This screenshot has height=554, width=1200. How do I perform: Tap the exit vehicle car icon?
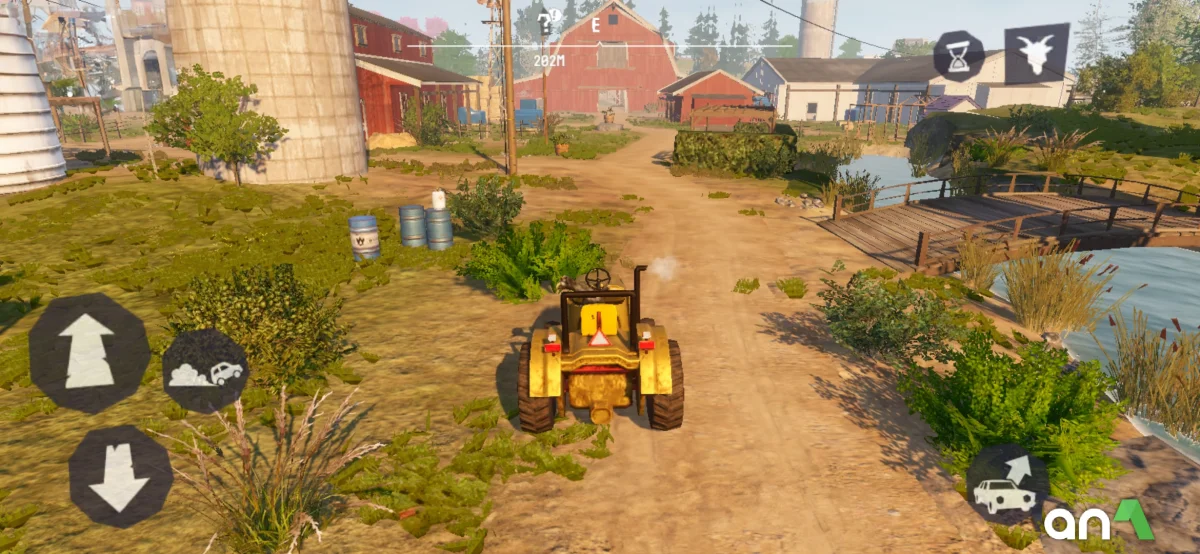[x=1006, y=485]
